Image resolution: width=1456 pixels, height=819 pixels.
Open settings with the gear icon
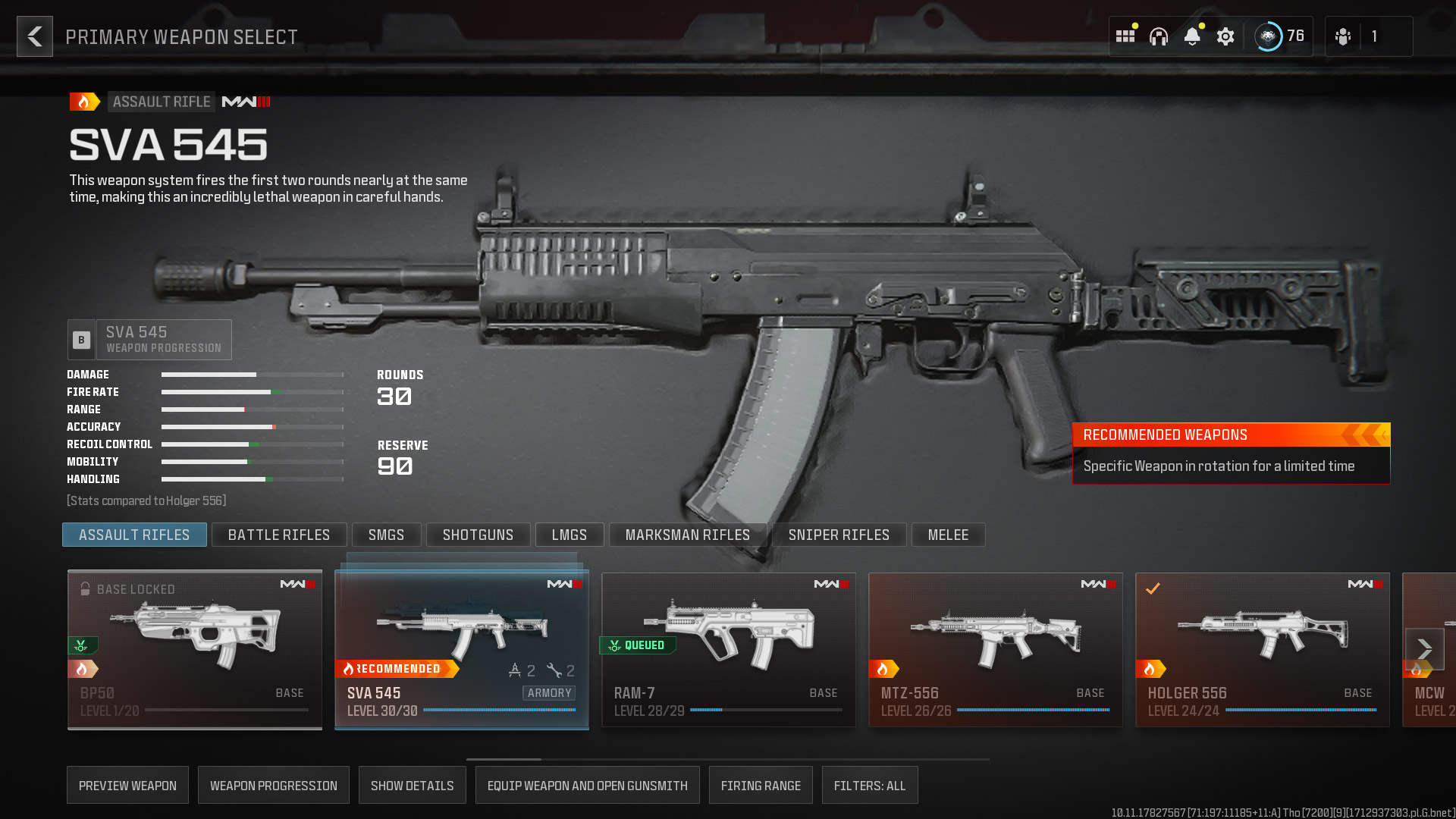[1226, 36]
